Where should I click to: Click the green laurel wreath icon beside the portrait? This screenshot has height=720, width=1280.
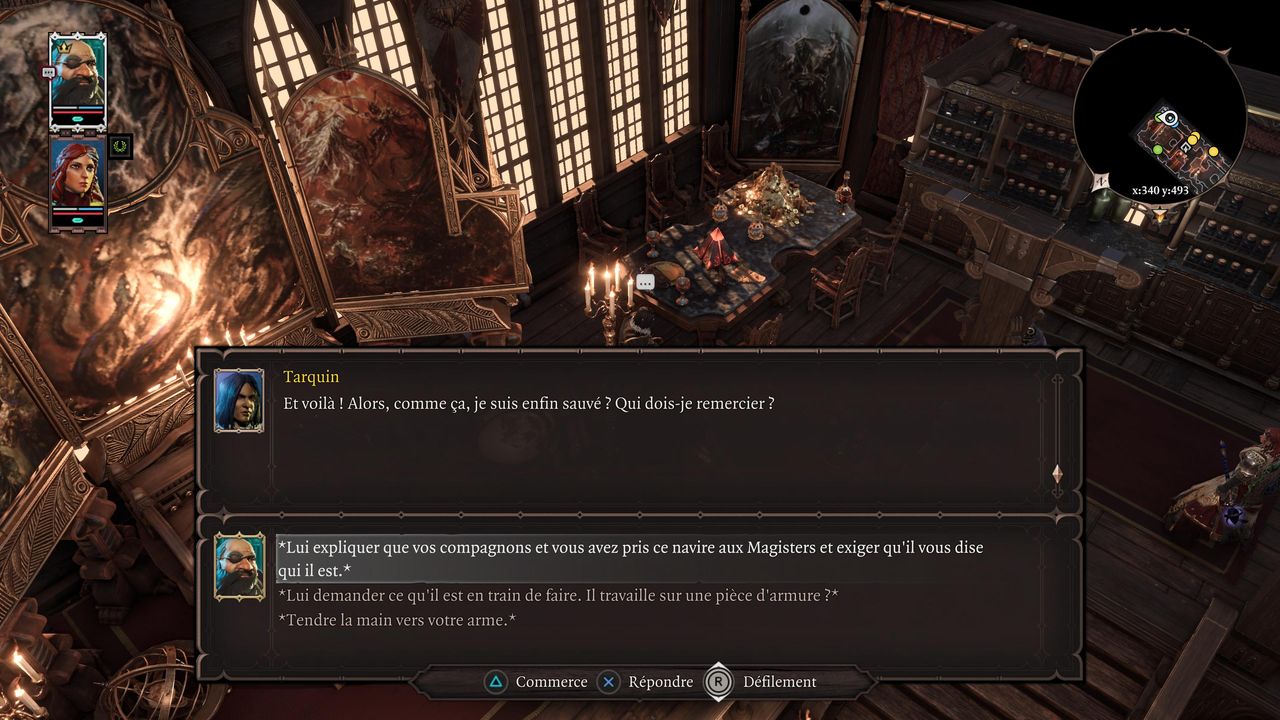121,147
